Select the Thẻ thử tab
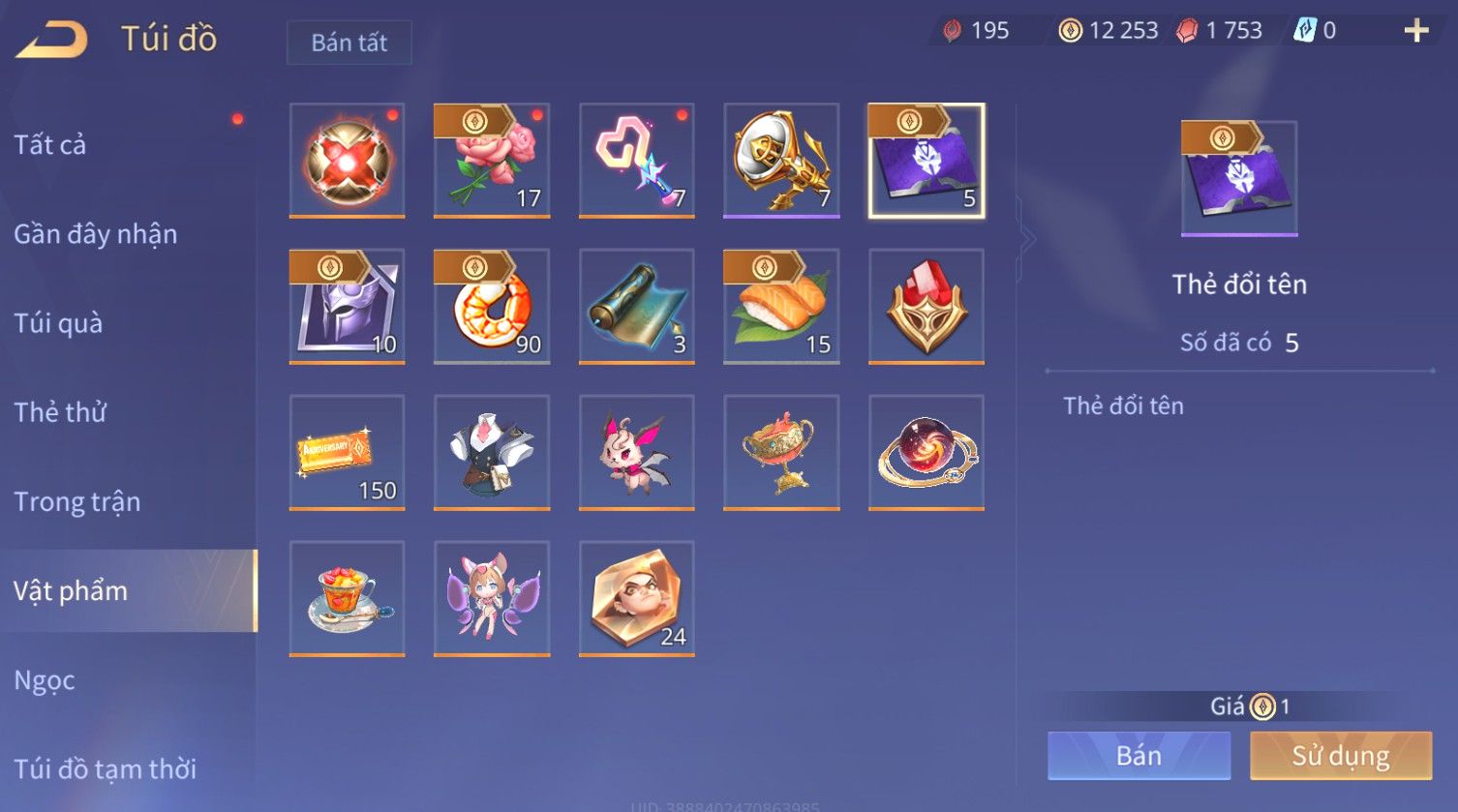1458x812 pixels. tap(60, 412)
